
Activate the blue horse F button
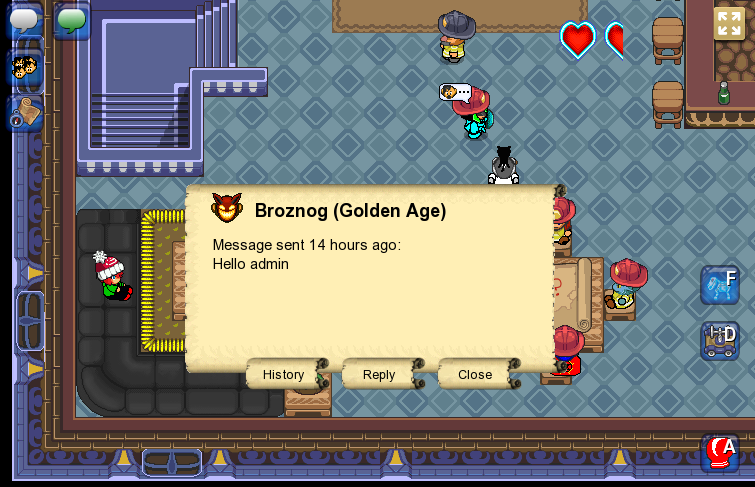(x=719, y=286)
